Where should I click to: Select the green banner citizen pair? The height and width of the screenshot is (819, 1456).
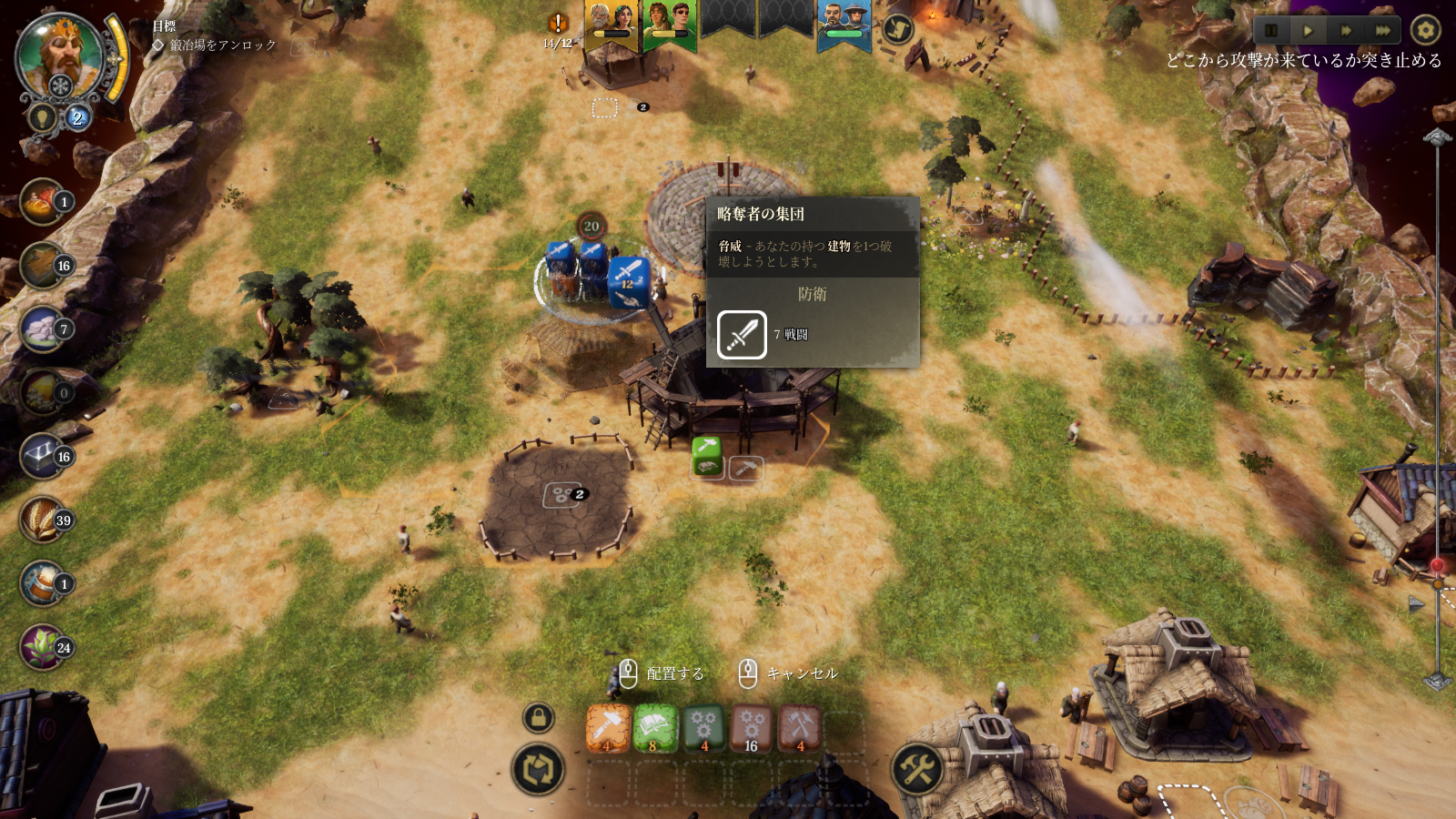(x=669, y=22)
